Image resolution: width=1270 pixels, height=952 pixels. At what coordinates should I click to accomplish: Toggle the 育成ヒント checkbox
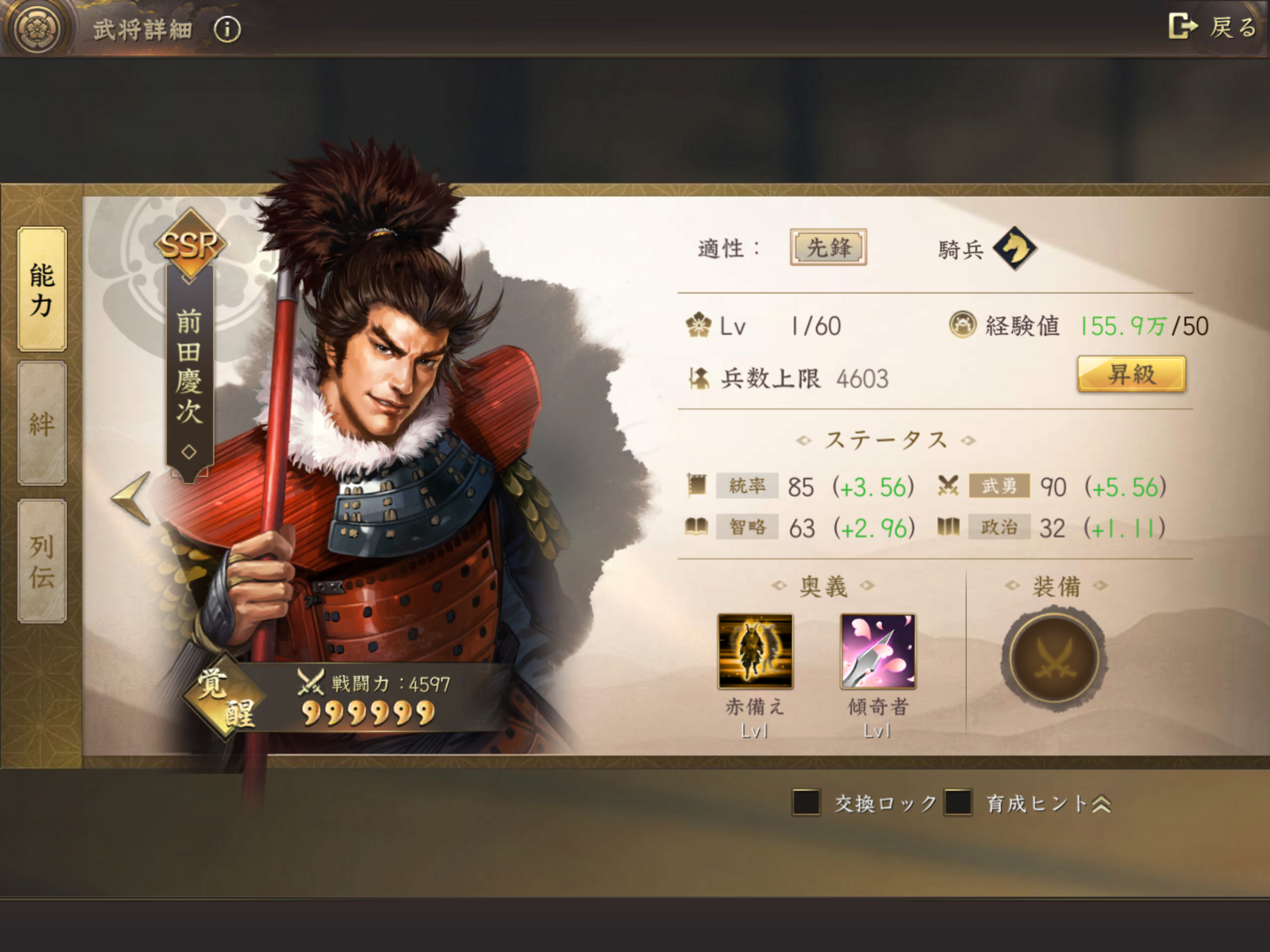click(958, 803)
